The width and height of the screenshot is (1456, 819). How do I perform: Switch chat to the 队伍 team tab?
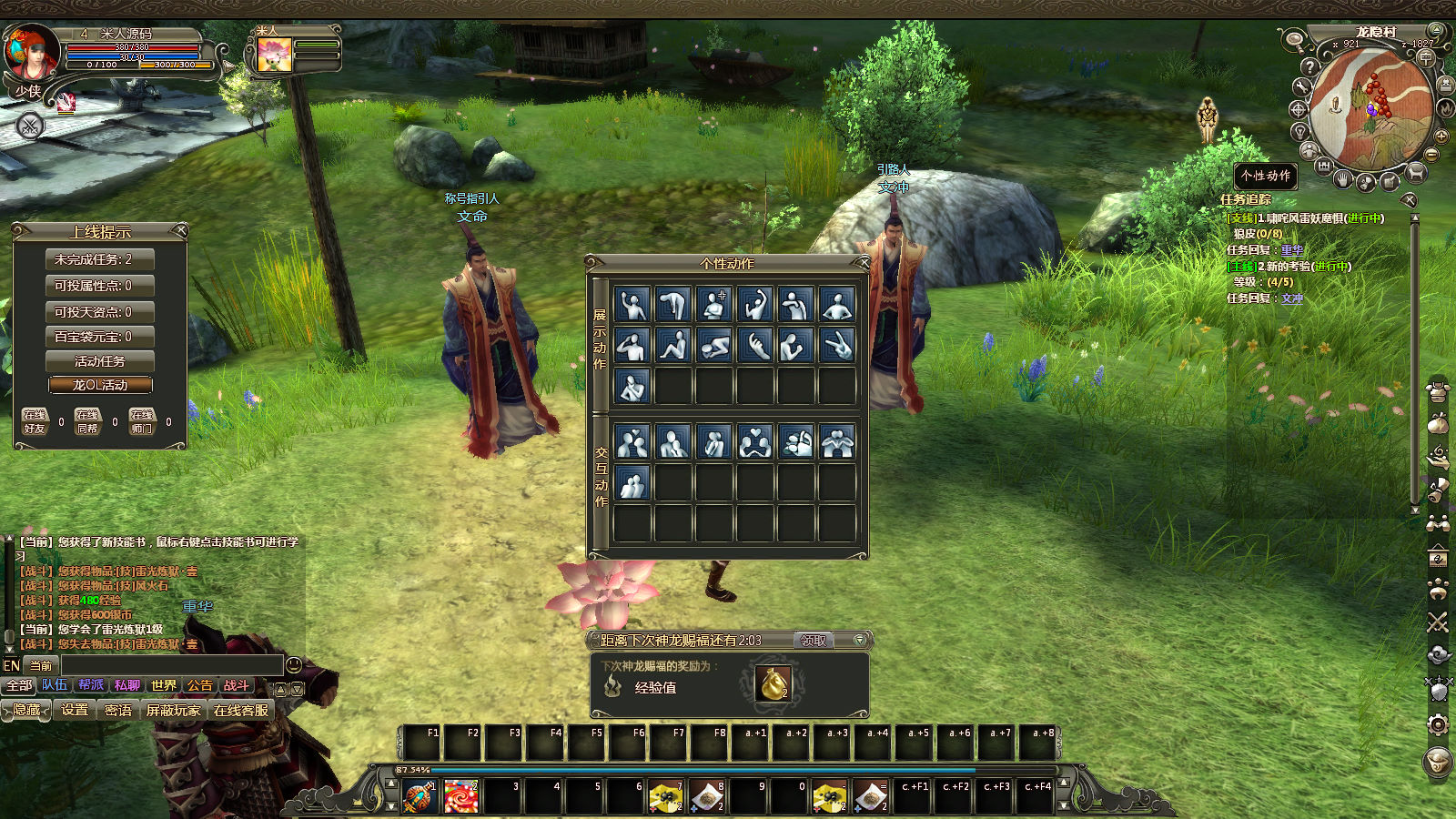click(x=55, y=685)
